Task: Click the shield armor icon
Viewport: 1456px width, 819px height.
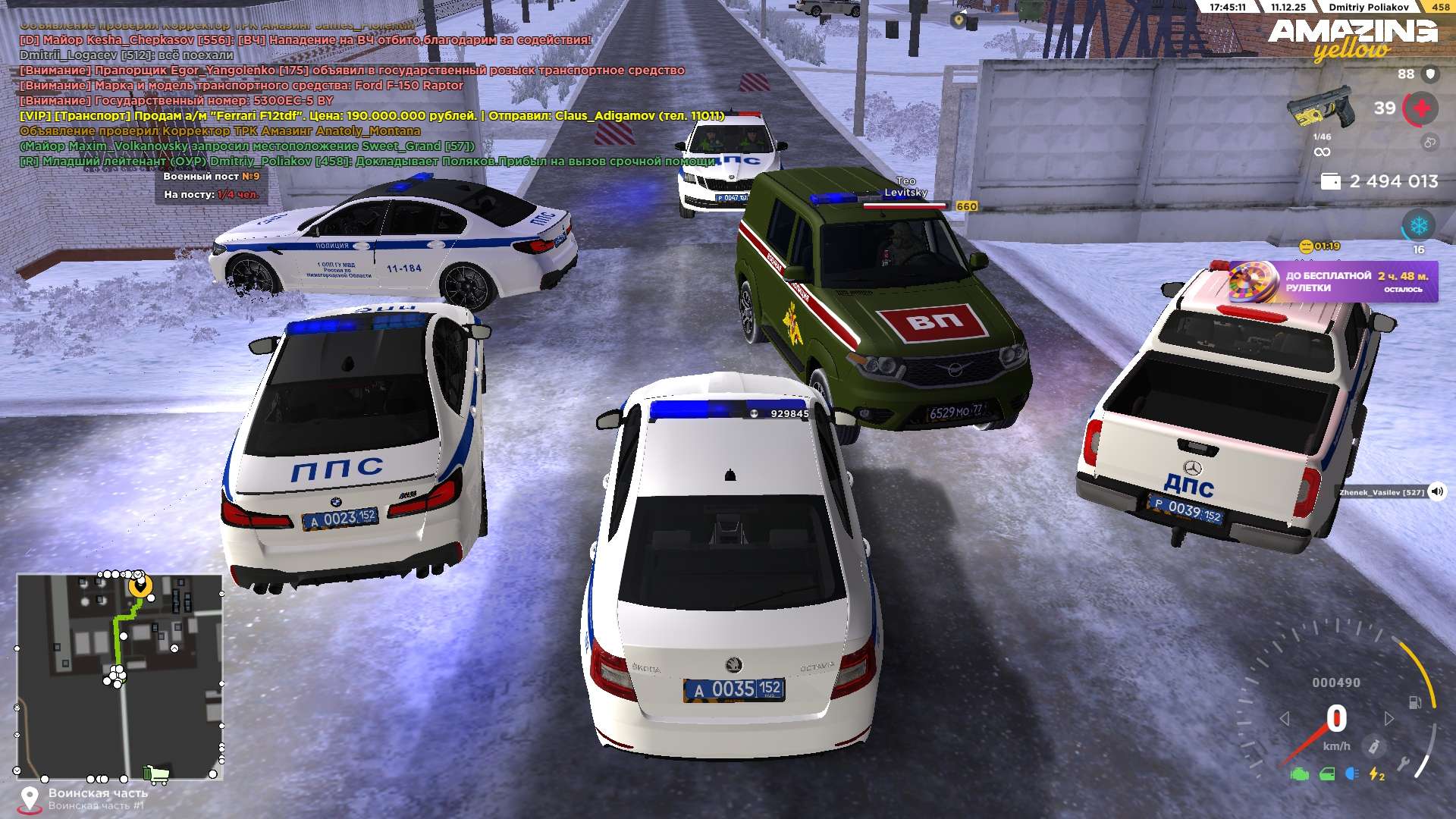Action: click(x=1430, y=74)
